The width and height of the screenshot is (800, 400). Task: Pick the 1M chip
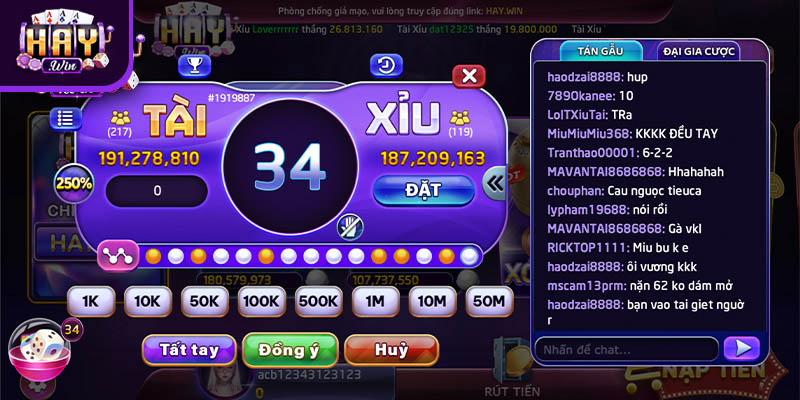[376, 300]
